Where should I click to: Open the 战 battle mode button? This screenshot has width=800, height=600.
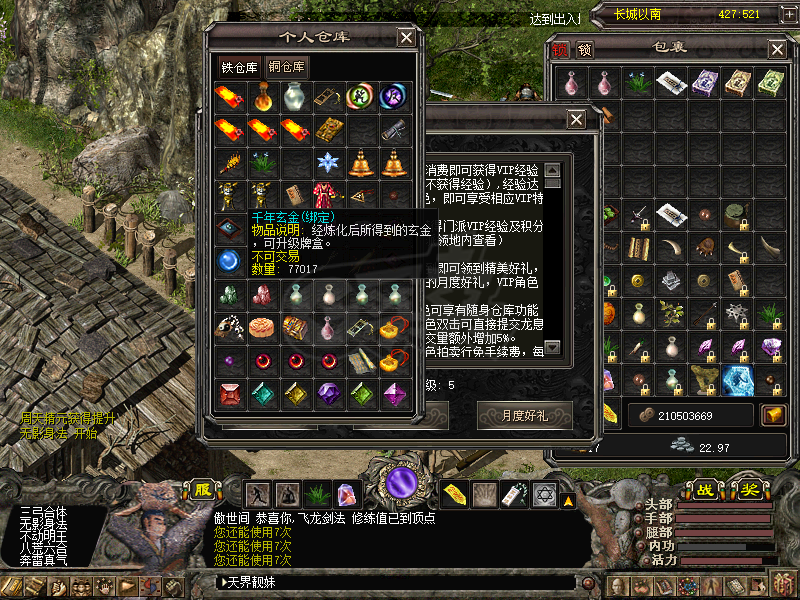(x=705, y=490)
